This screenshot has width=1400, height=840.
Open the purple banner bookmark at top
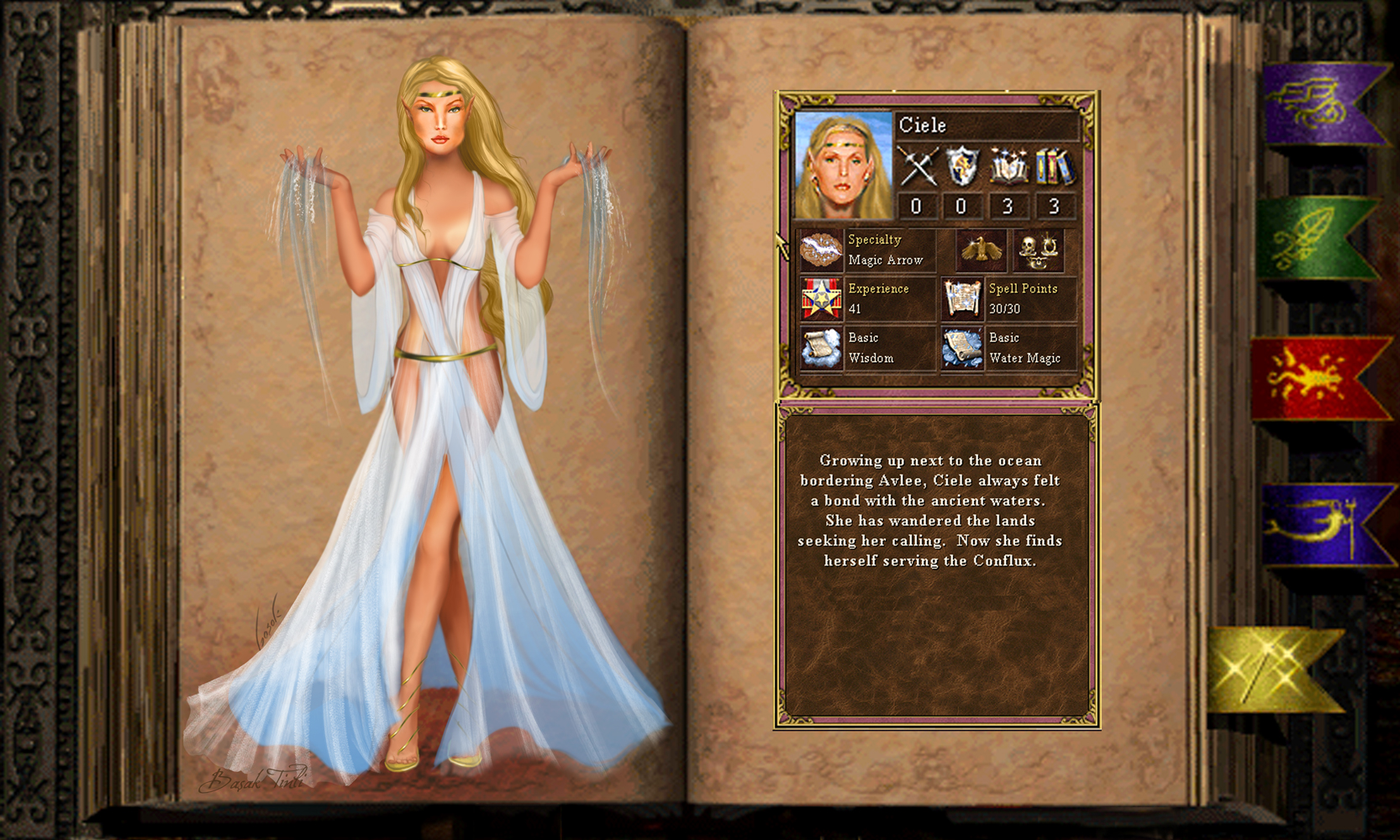coord(1319,103)
